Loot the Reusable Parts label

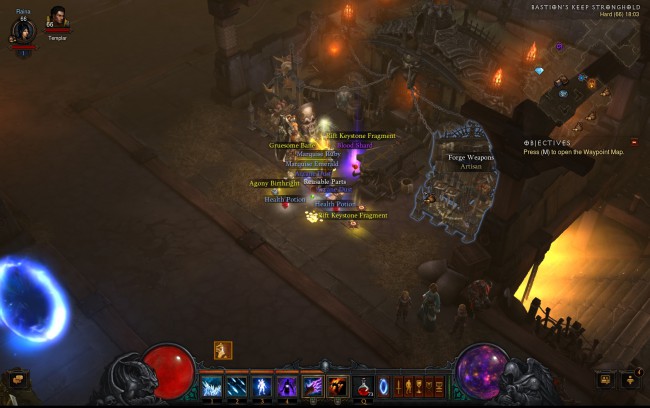[x=325, y=182]
